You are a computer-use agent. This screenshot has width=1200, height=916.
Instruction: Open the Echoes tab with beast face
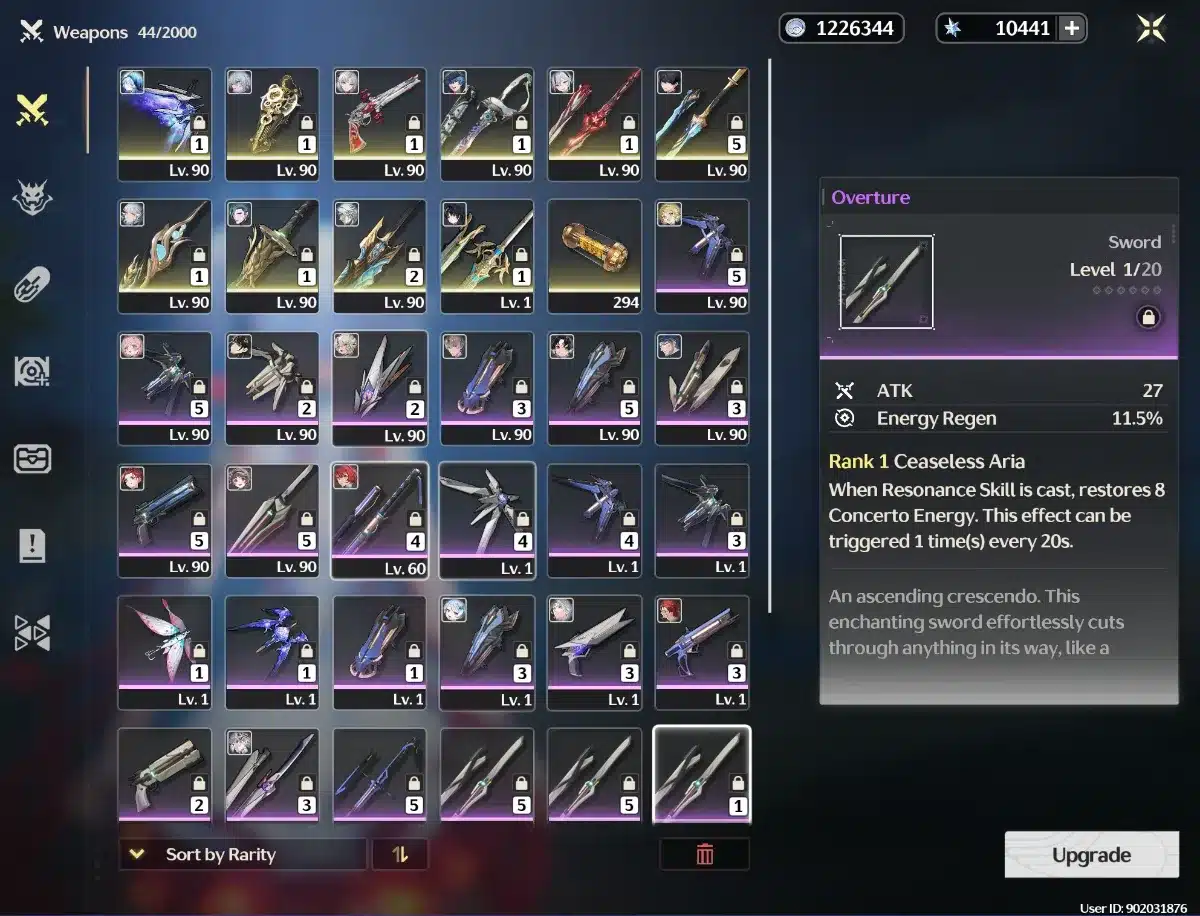click(33, 198)
